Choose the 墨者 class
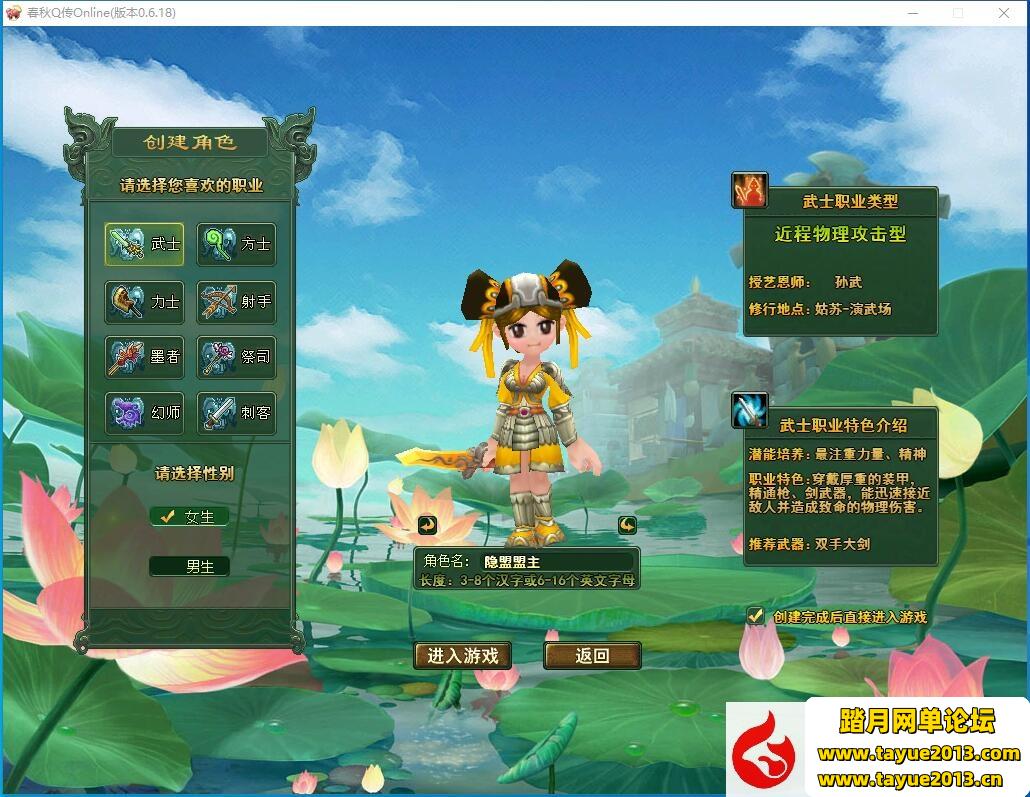This screenshot has width=1030, height=797. (x=145, y=356)
